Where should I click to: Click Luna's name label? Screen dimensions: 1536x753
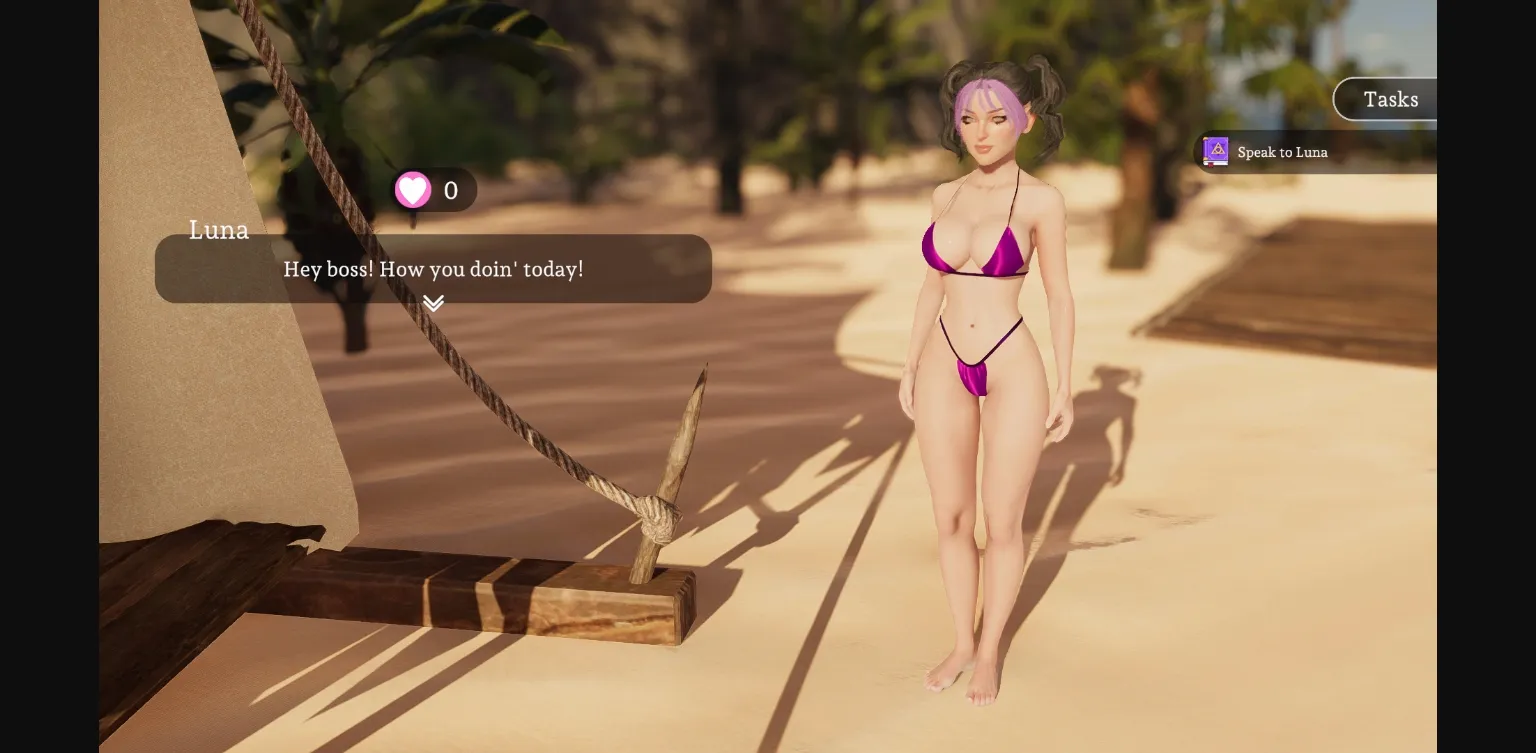coord(218,229)
